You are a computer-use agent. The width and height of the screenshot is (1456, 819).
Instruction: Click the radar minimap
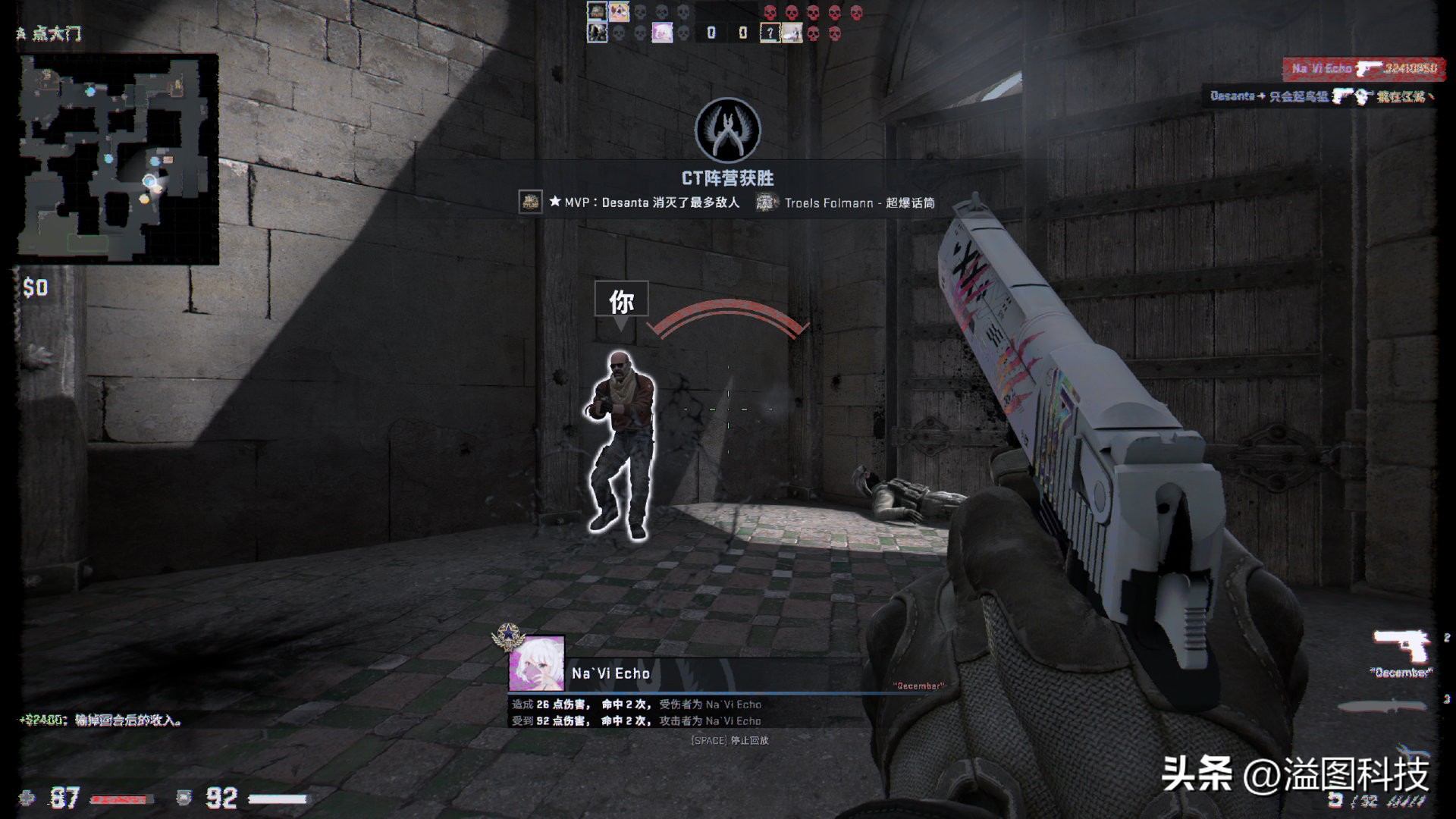pyautogui.click(x=118, y=159)
